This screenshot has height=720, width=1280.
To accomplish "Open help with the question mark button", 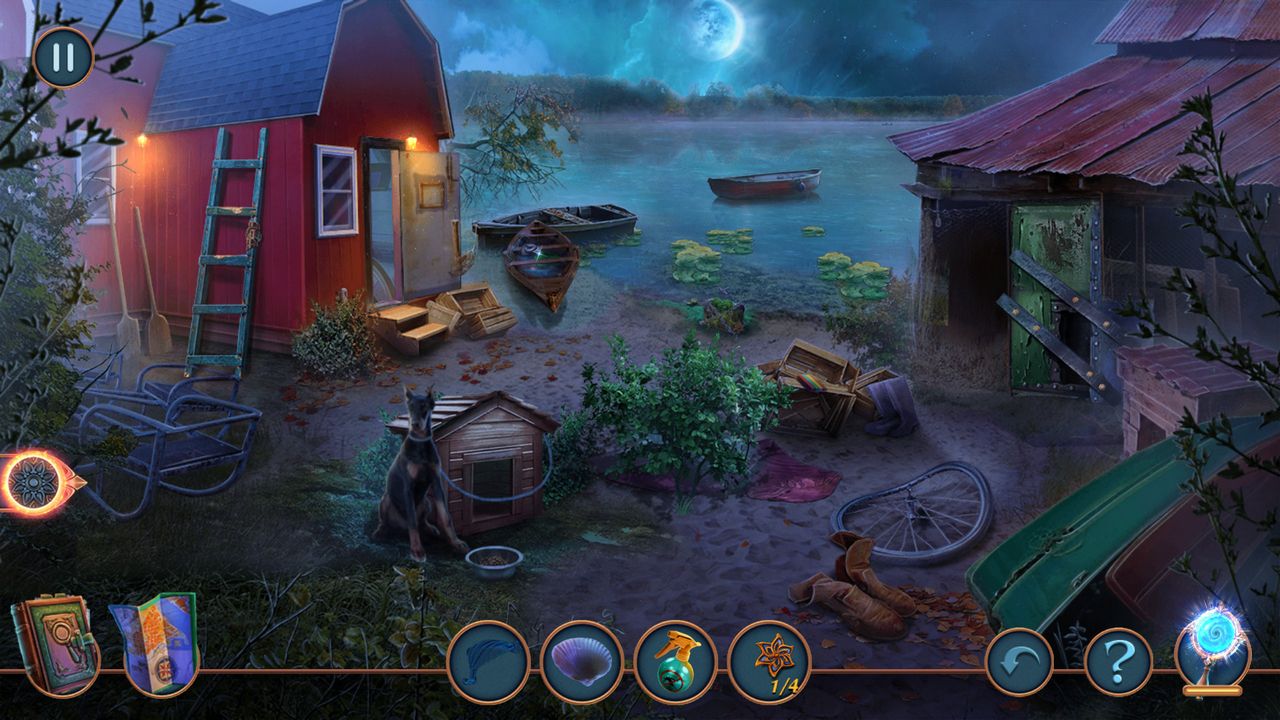I will (x=1118, y=661).
